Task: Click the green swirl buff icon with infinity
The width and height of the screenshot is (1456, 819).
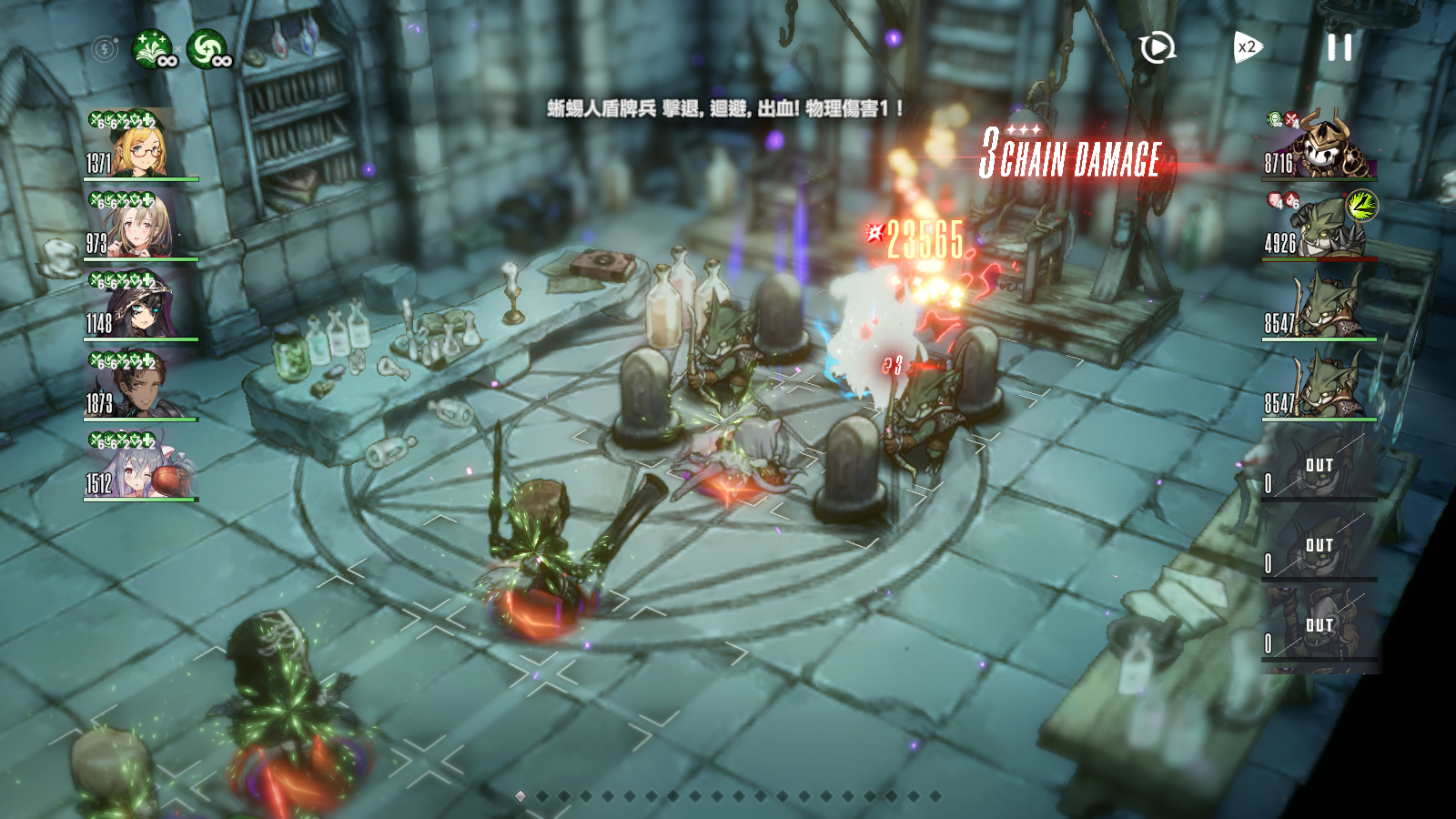Action: (x=207, y=49)
